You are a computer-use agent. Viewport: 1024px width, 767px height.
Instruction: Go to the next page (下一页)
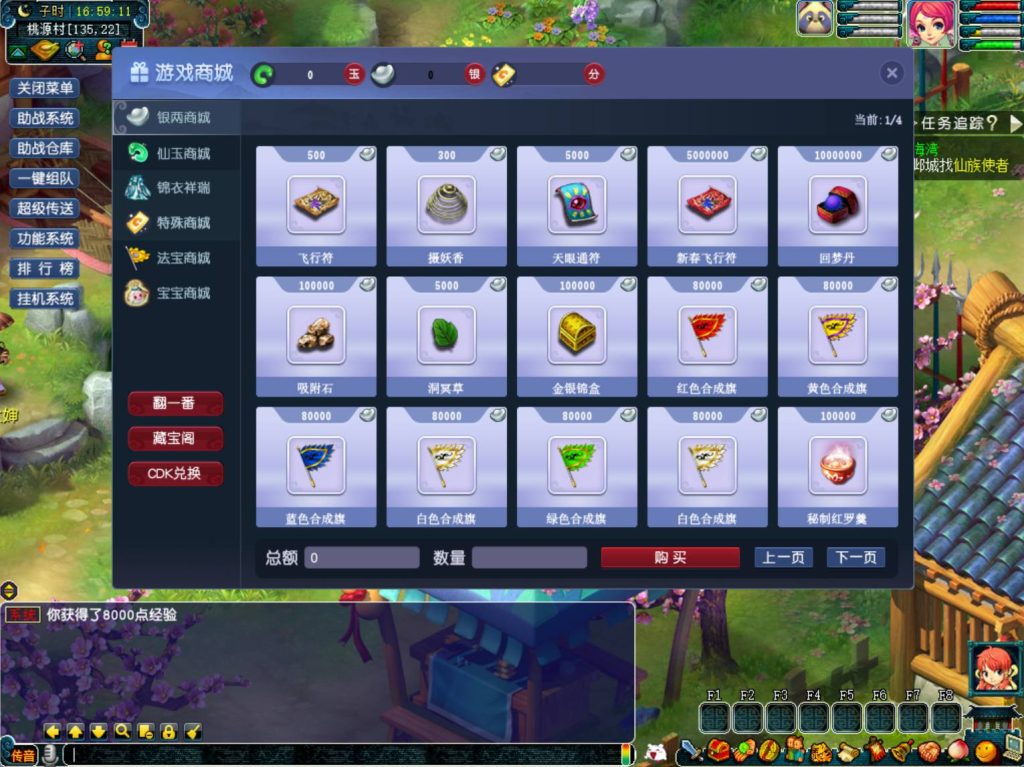coord(856,557)
